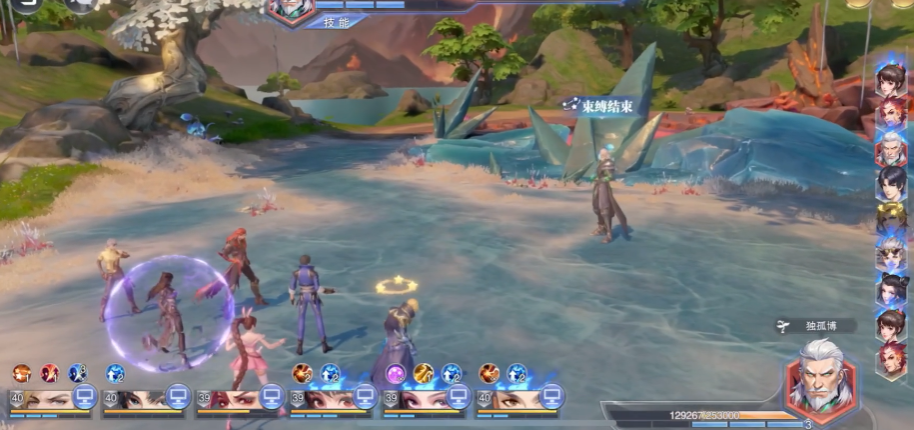Pick the white-haired elder in the turn-order column
This screenshot has height=430, width=914.
pos(891,148)
